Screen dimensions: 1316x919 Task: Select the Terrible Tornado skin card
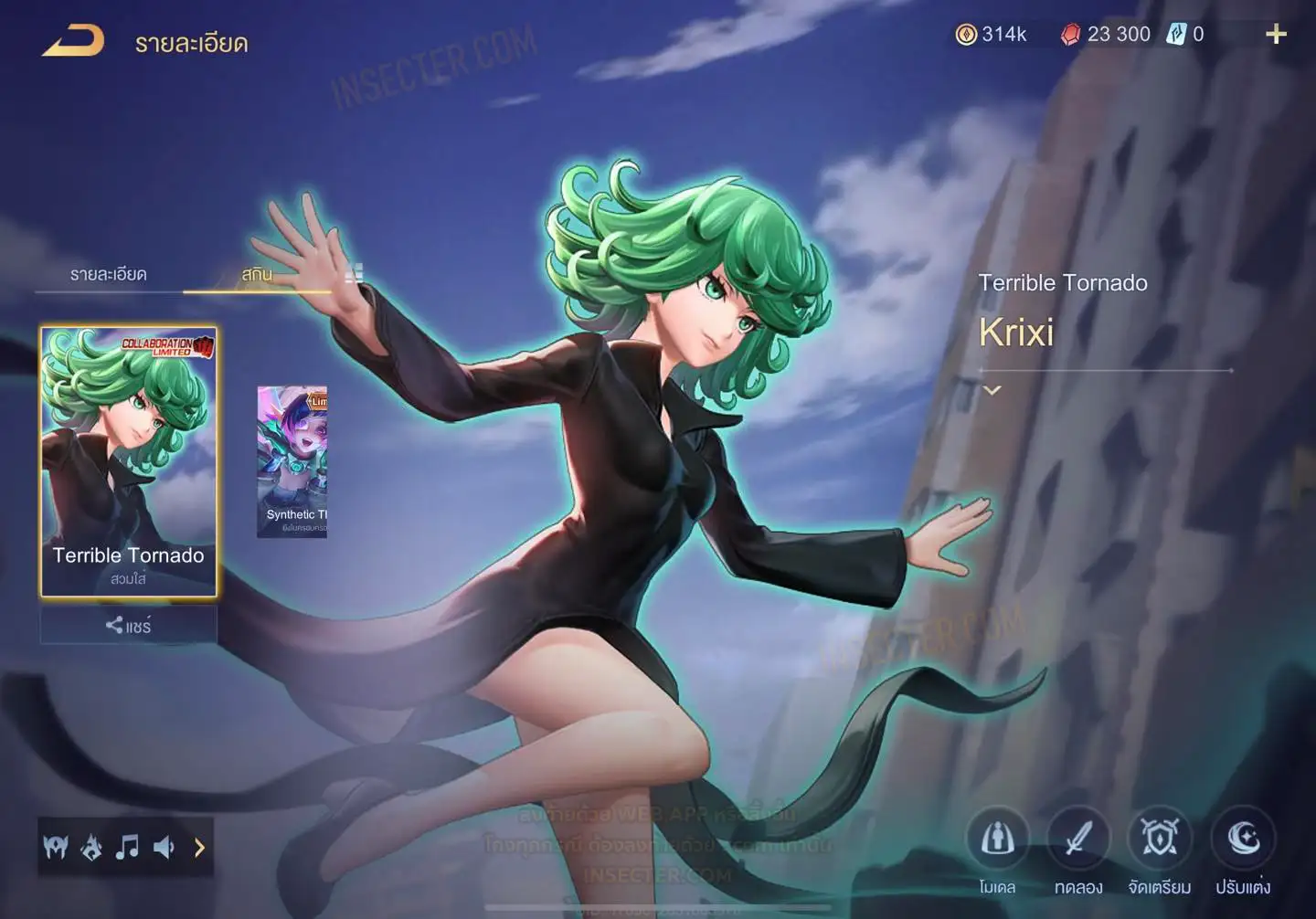click(129, 461)
